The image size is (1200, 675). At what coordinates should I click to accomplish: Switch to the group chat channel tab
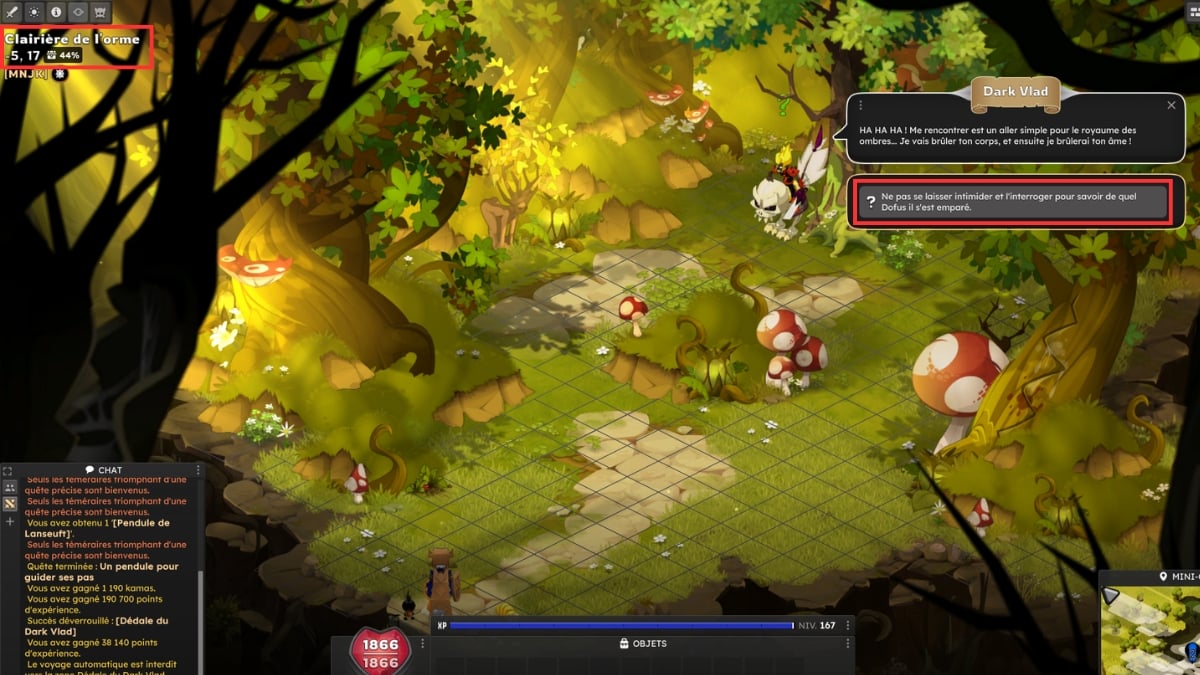coord(10,487)
